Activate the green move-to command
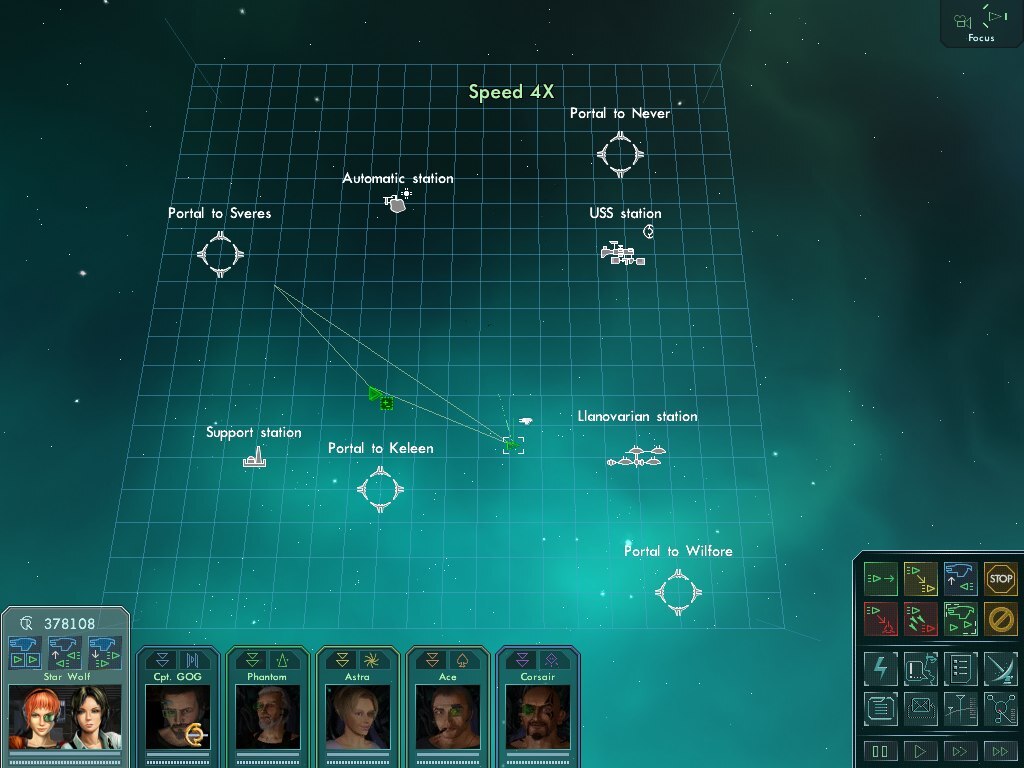 (x=880, y=578)
